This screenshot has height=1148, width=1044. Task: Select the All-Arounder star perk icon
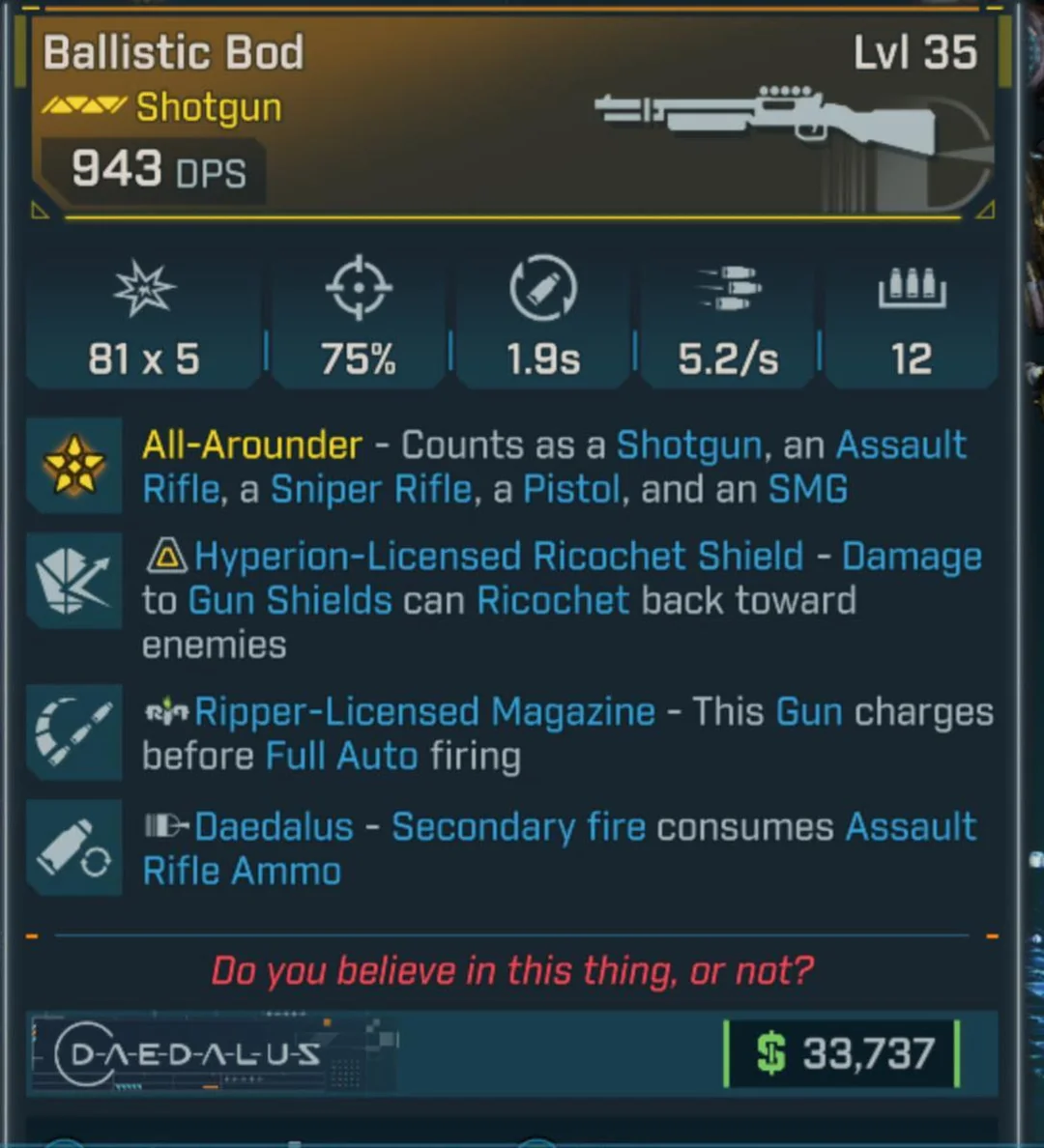pos(74,465)
